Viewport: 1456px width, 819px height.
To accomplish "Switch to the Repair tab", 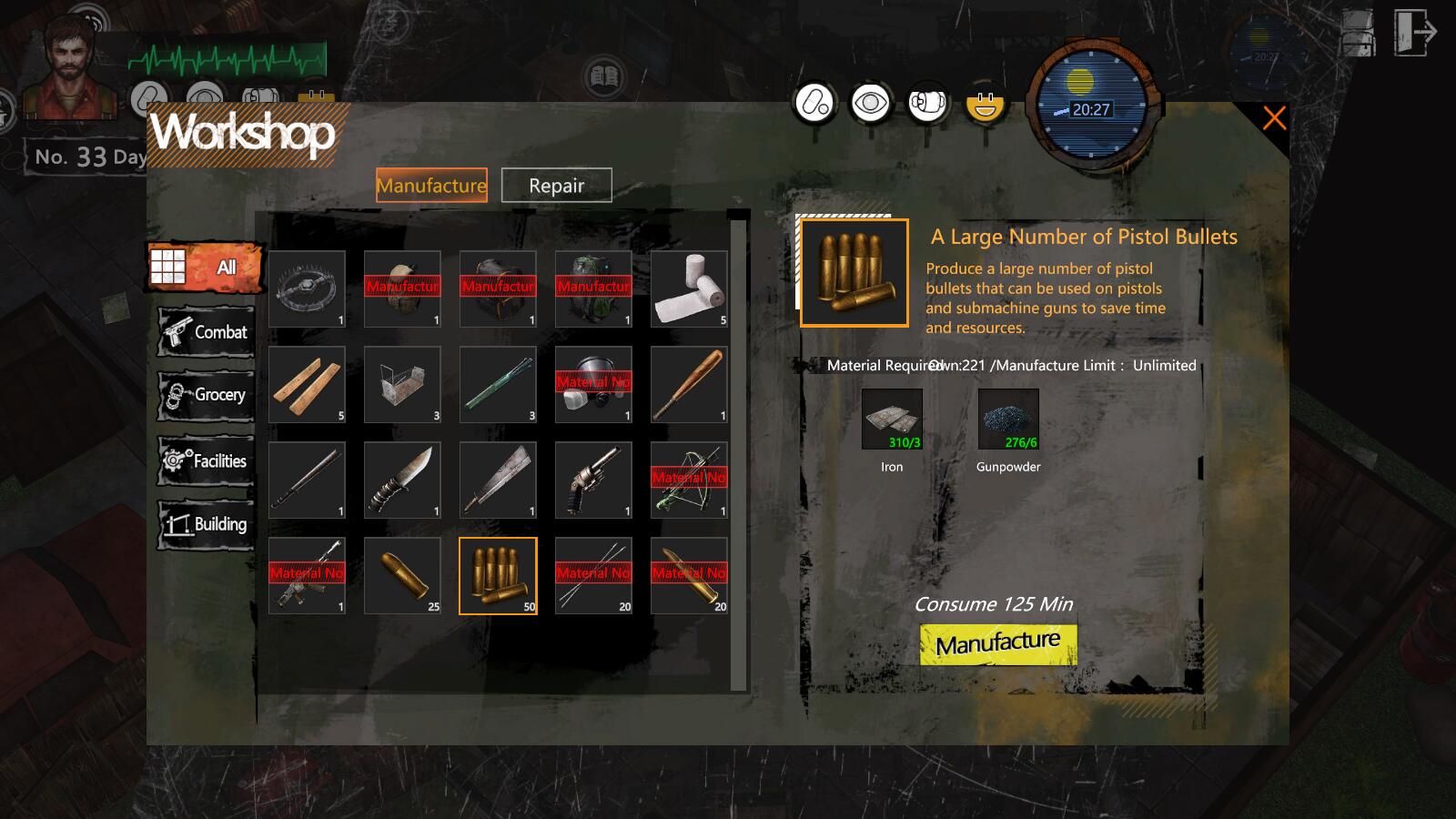I will (x=557, y=186).
